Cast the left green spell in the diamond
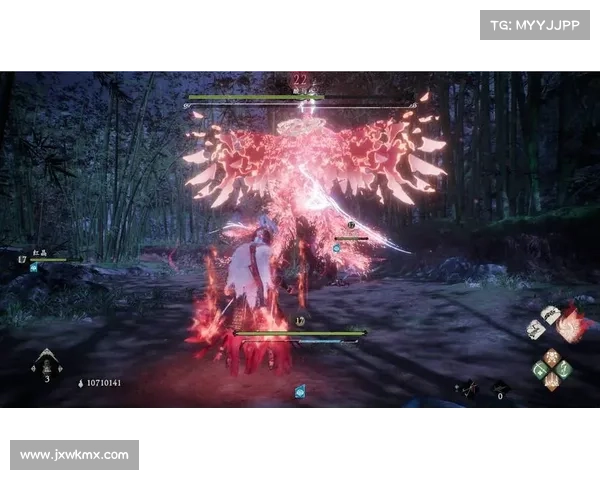Viewport: 600px width, 480px height. [538, 368]
